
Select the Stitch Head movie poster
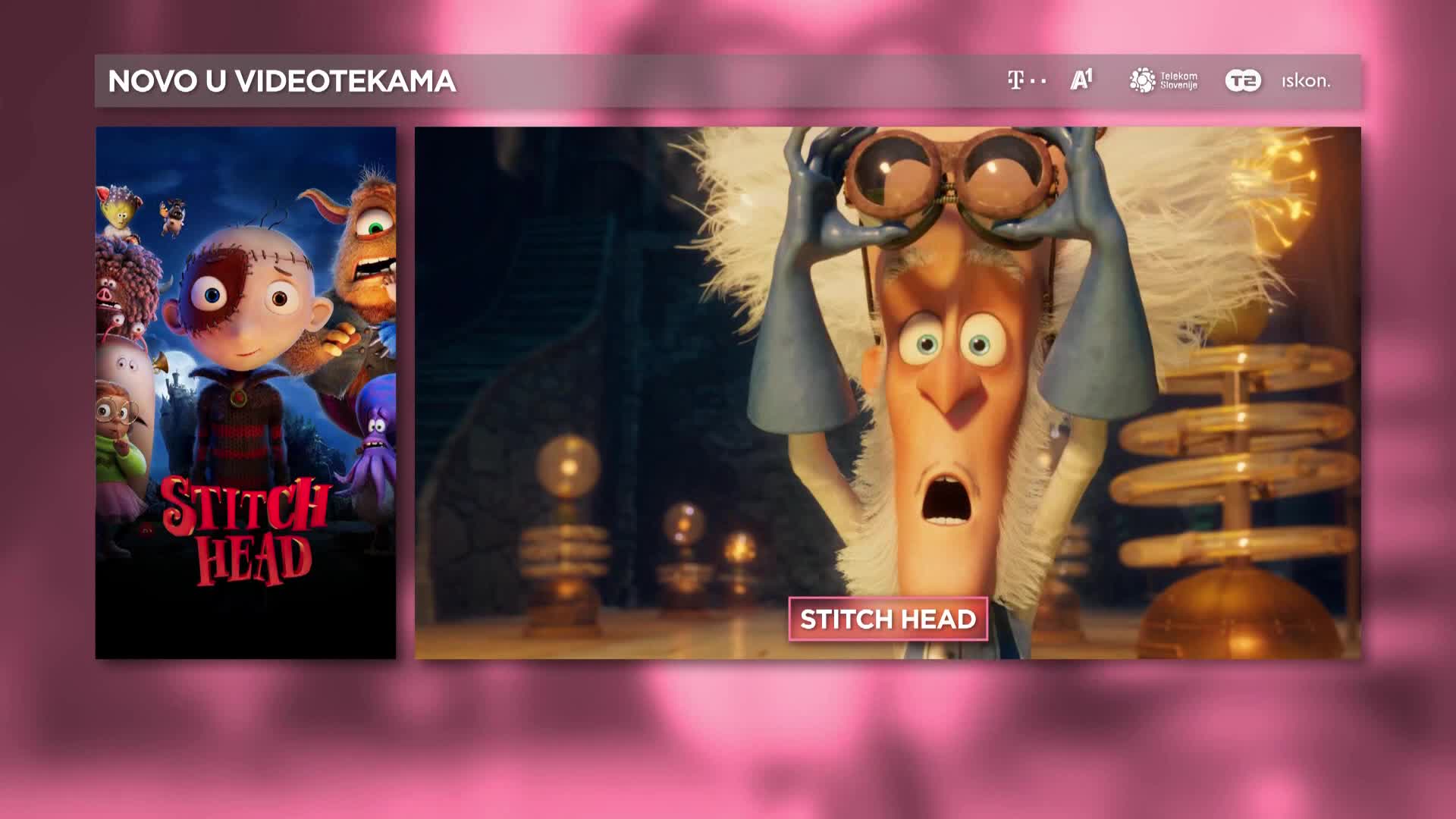[x=245, y=392]
